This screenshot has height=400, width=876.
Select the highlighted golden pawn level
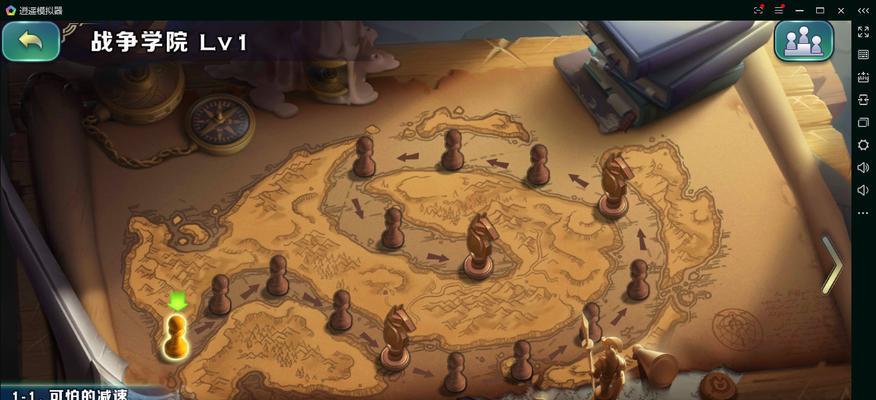(176, 335)
